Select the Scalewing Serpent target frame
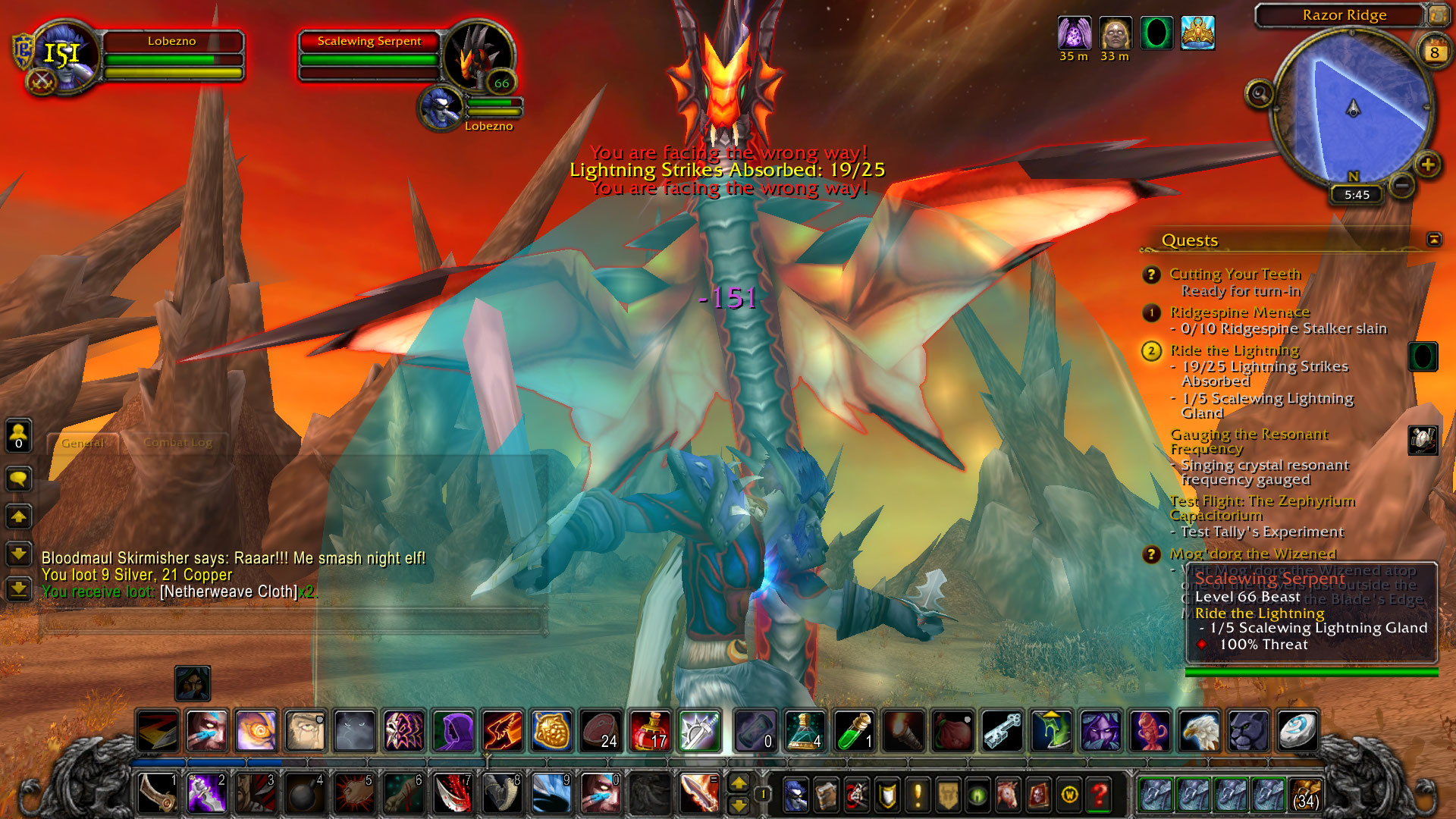This screenshot has height=819, width=1456. [370, 42]
